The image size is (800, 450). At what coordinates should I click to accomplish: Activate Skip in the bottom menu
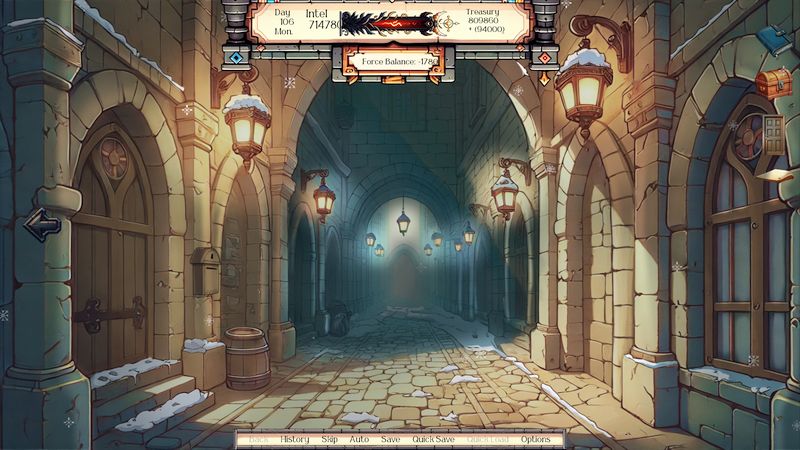(x=329, y=439)
